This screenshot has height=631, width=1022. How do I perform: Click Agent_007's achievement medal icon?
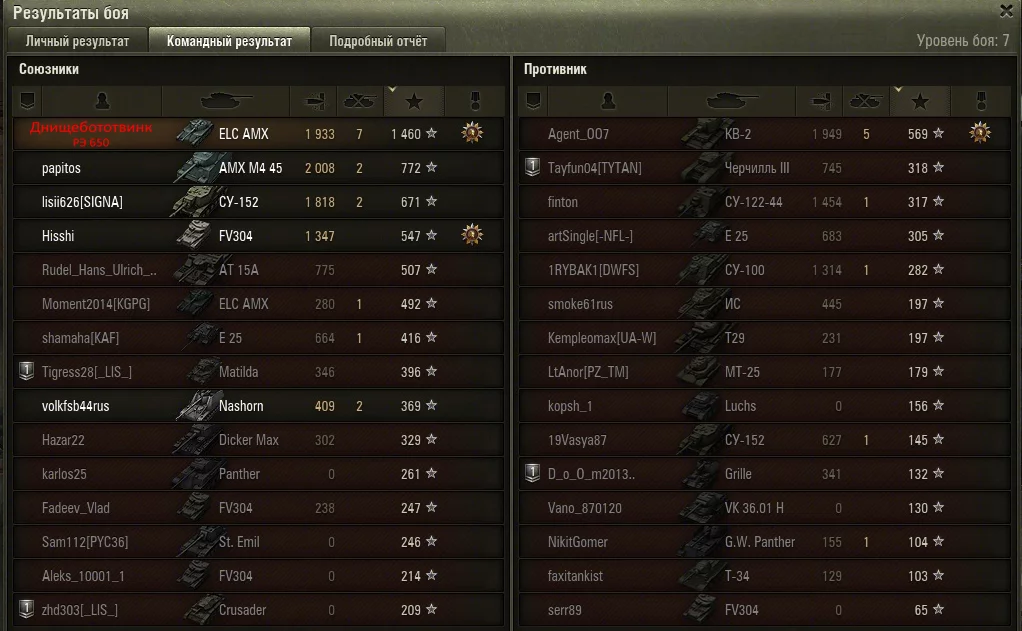[980, 132]
